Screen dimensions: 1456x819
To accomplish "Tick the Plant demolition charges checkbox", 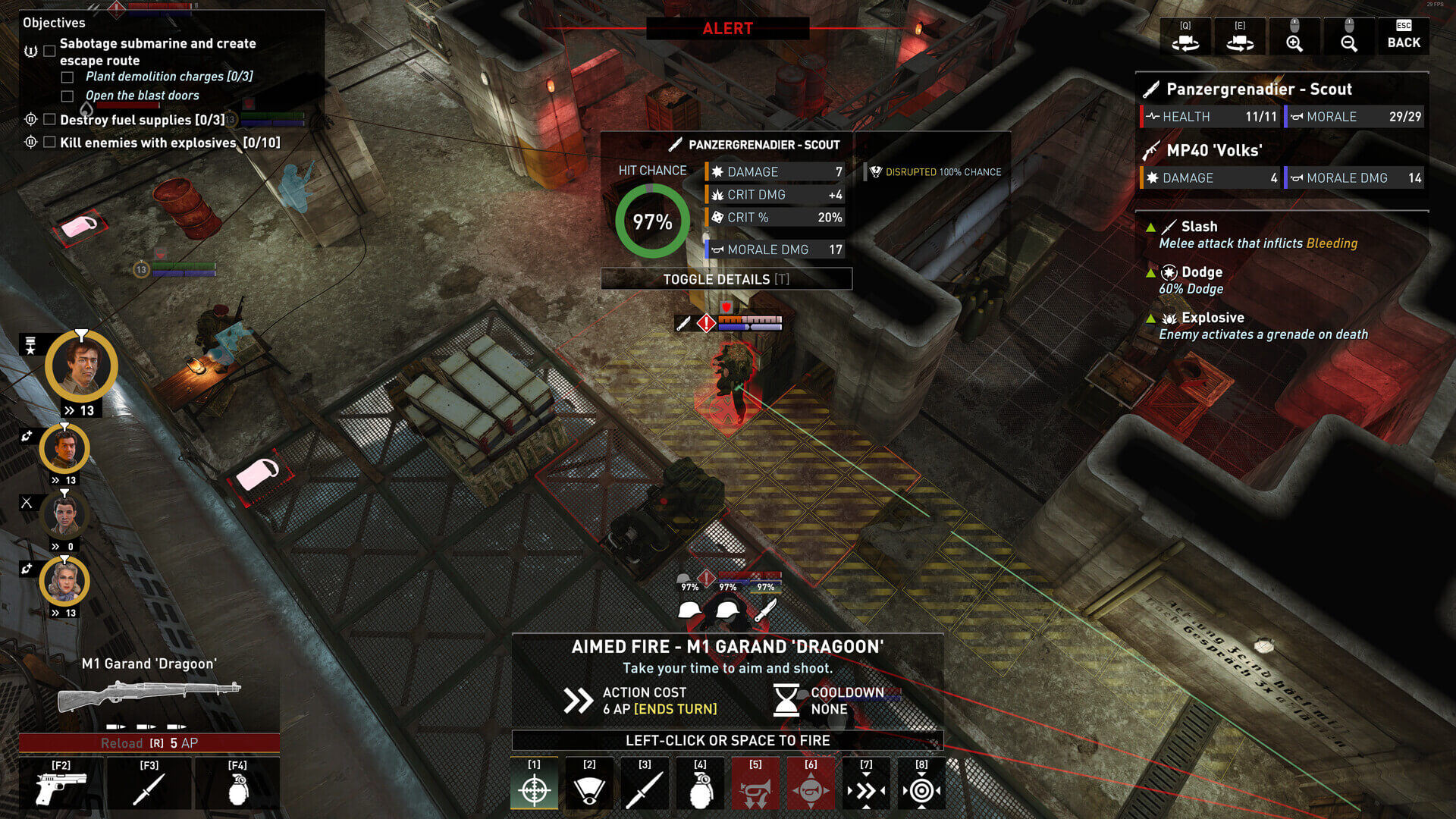I will [x=67, y=76].
